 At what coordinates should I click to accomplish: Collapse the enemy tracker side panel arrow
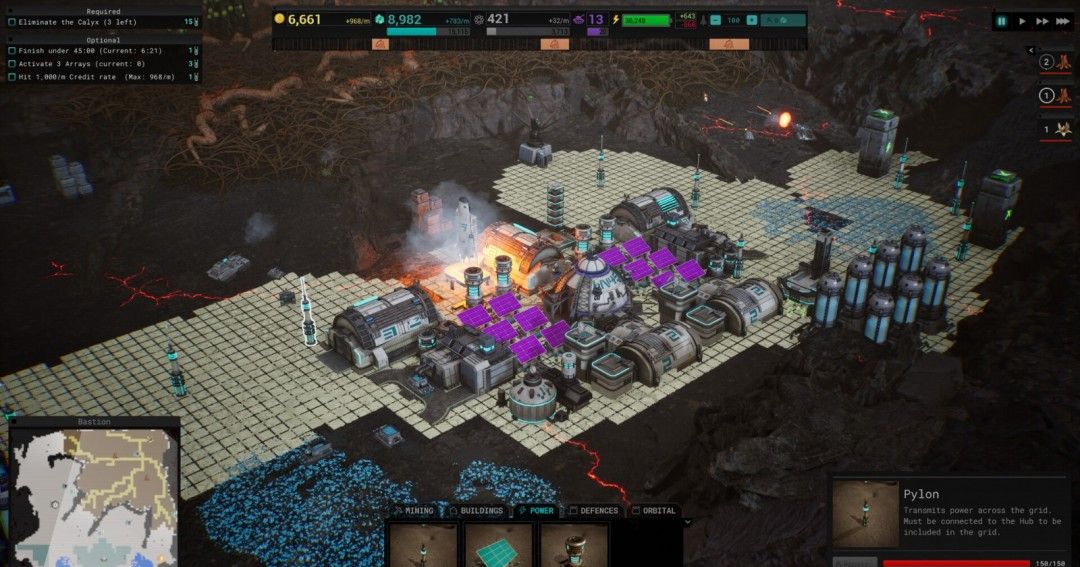[1032, 50]
